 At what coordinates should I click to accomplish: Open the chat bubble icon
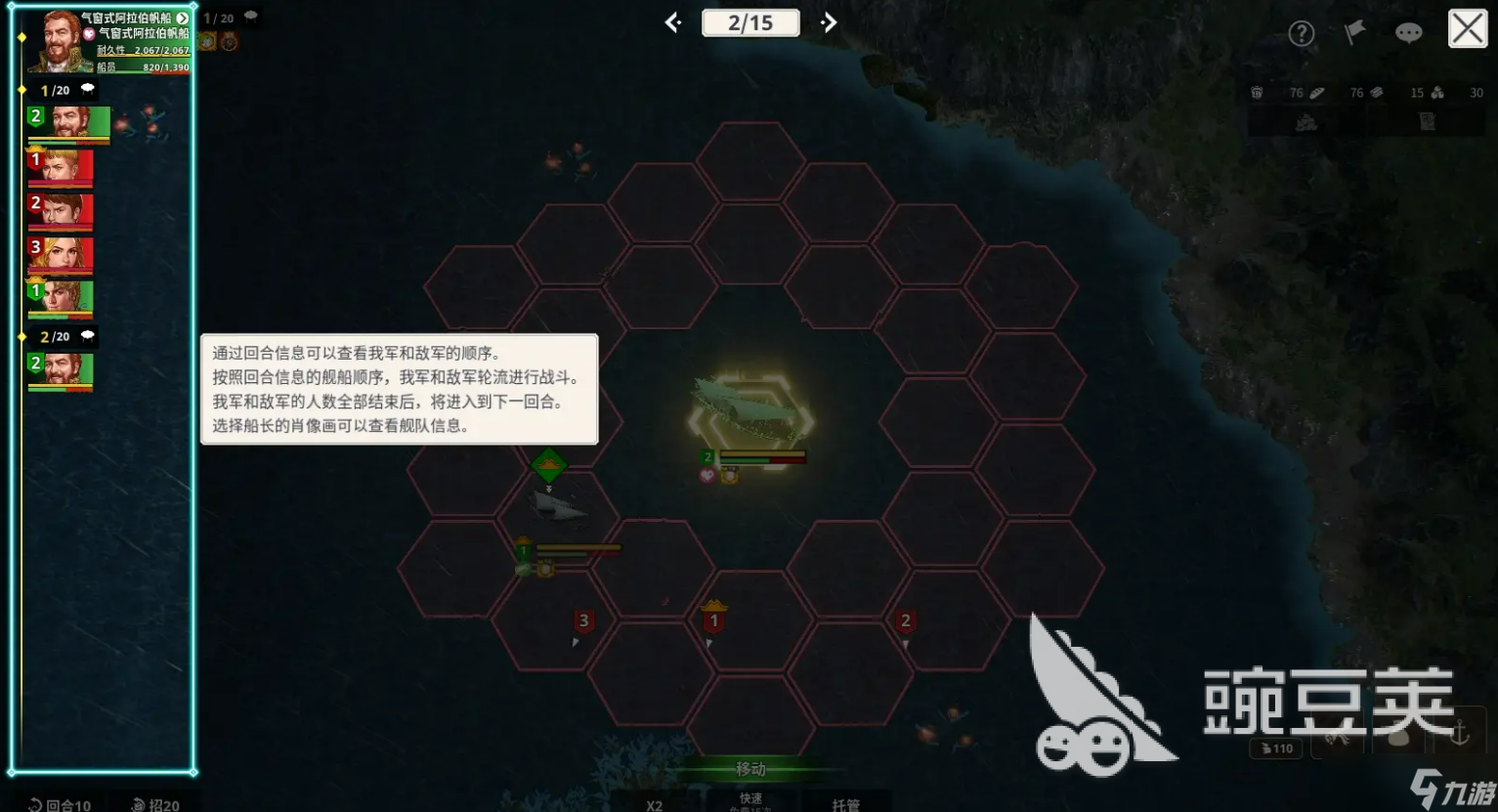point(1408,32)
